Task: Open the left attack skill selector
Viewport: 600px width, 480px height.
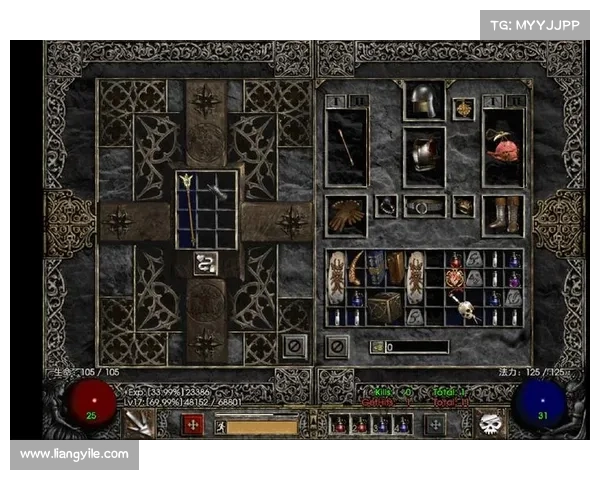Action: pyautogui.click(x=138, y=424)
